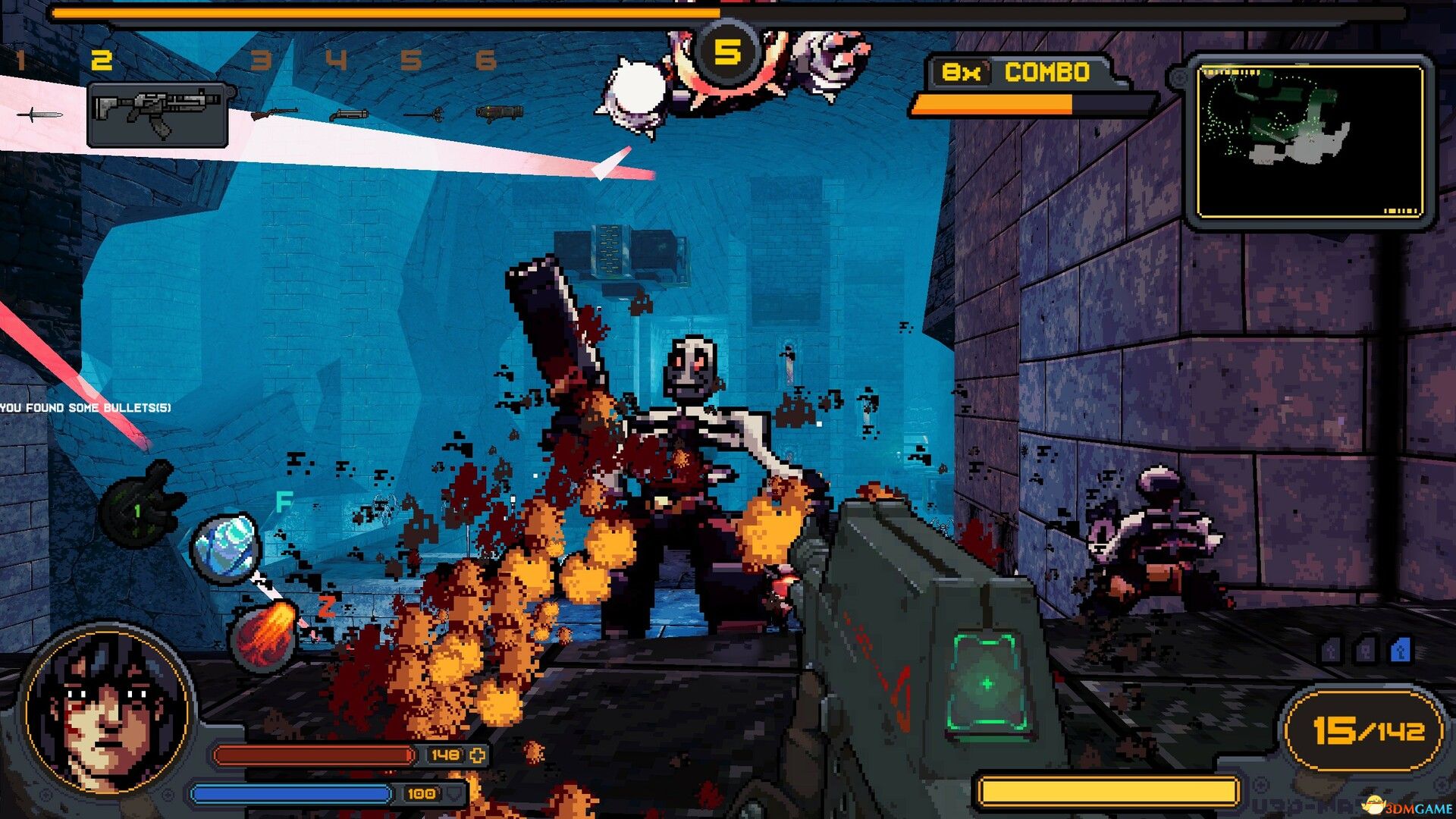Viewport: 1456px width, 819px height.
Task: Expand the 8x COMBO counter panel
Action: [x=1016, y=74]
